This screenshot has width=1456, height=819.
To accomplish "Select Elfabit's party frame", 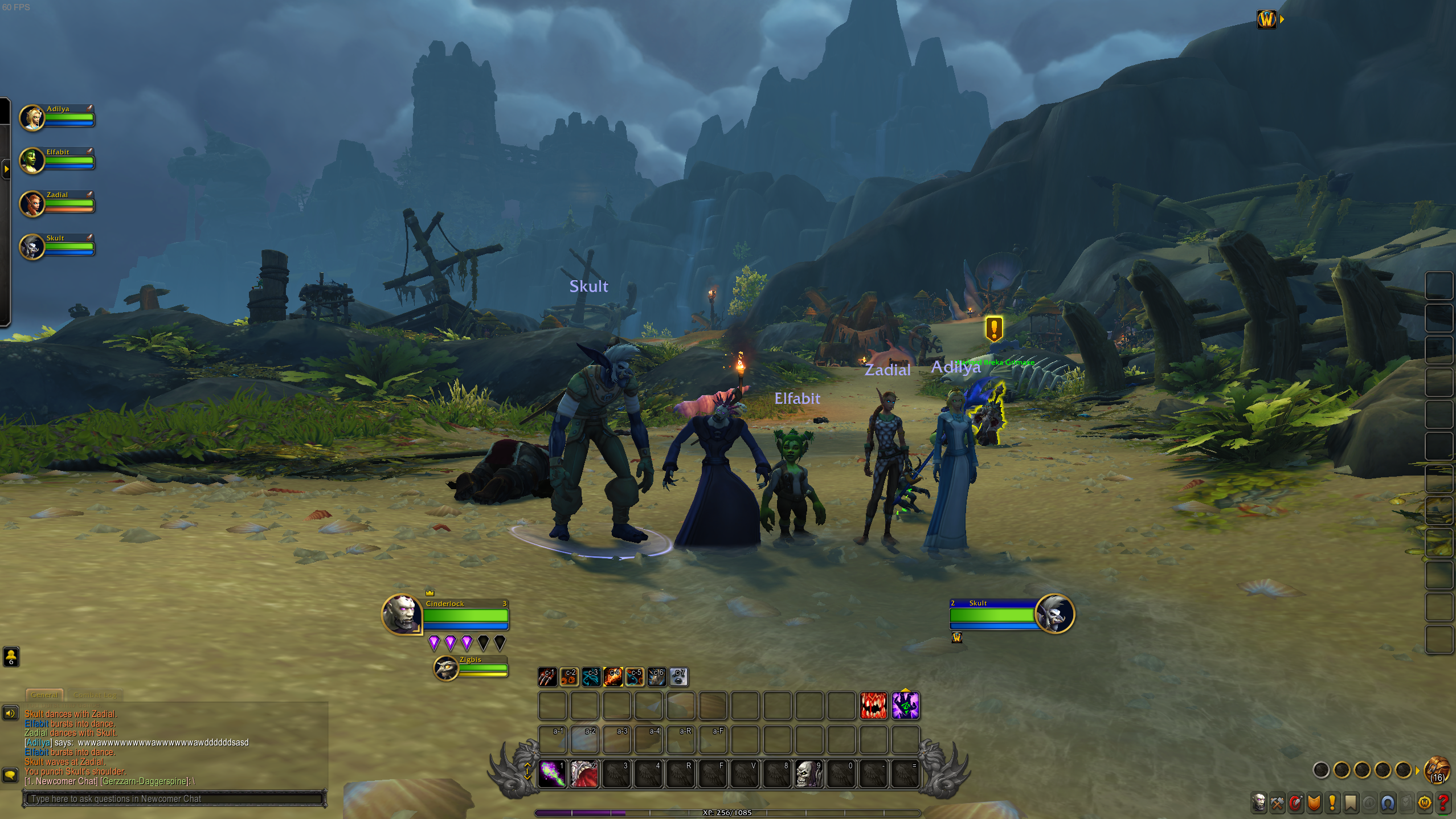I will click(x=57, y=160).
